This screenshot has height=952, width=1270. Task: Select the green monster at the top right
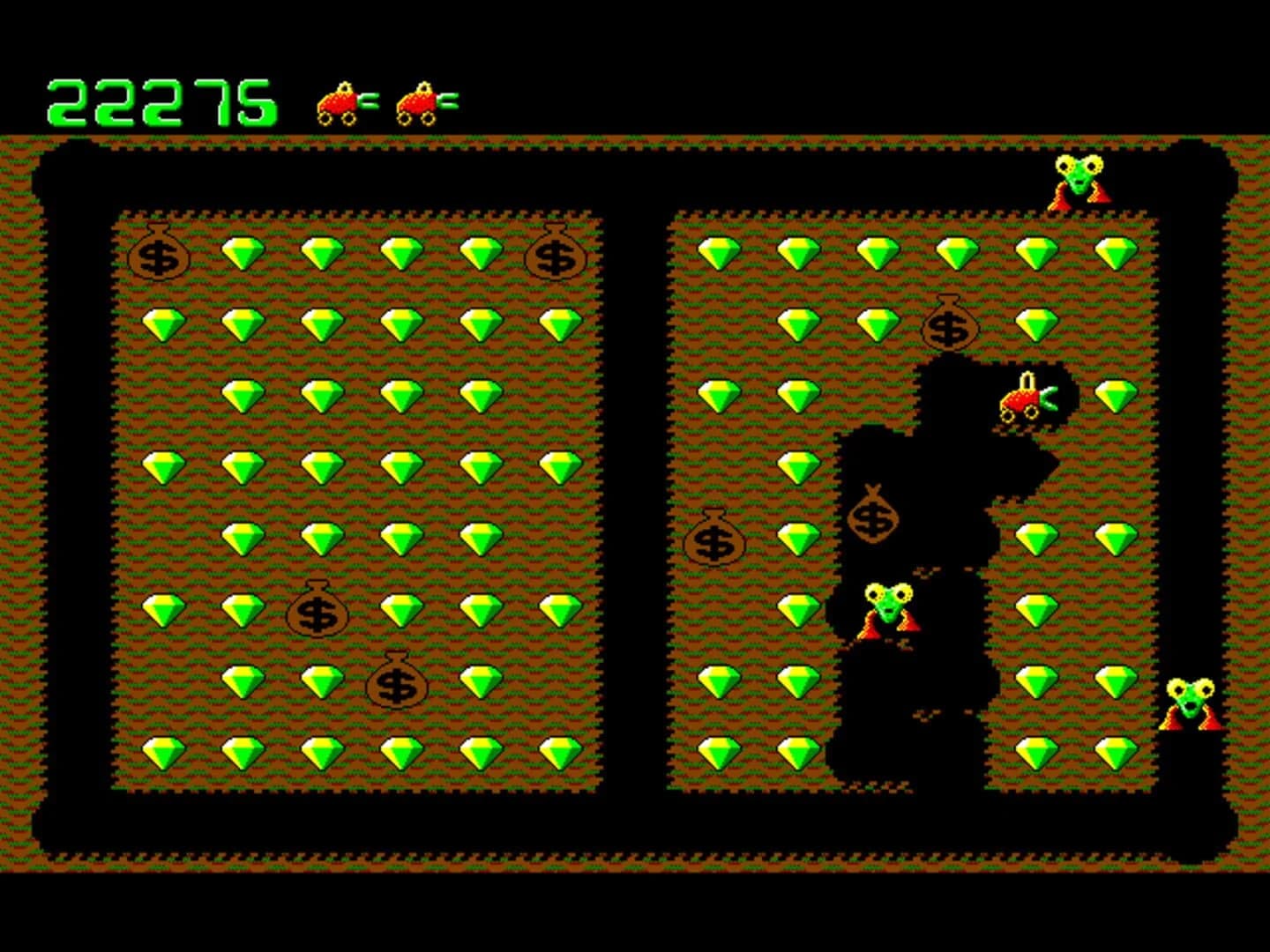click(x=1080, y=180)
